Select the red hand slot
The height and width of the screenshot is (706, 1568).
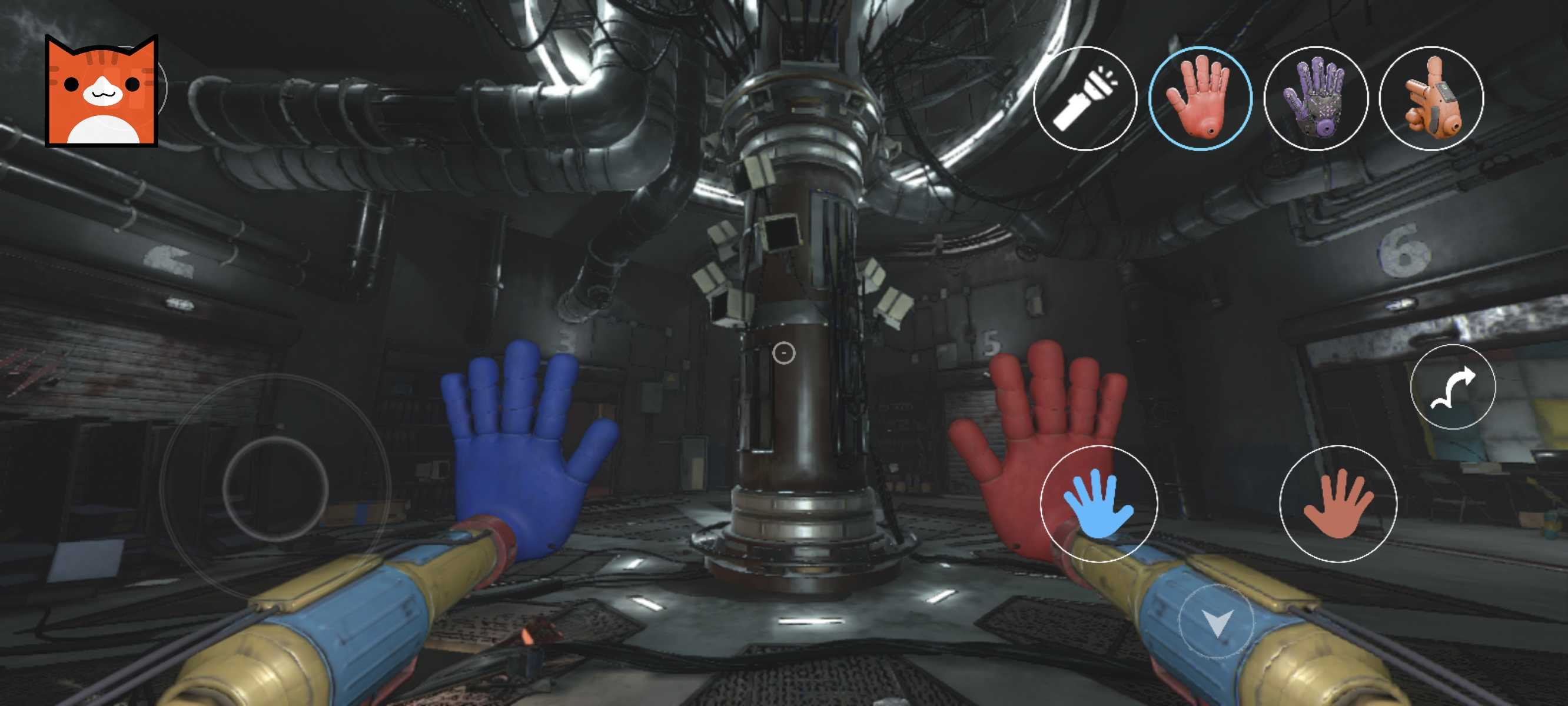[x=1199, y=99]
